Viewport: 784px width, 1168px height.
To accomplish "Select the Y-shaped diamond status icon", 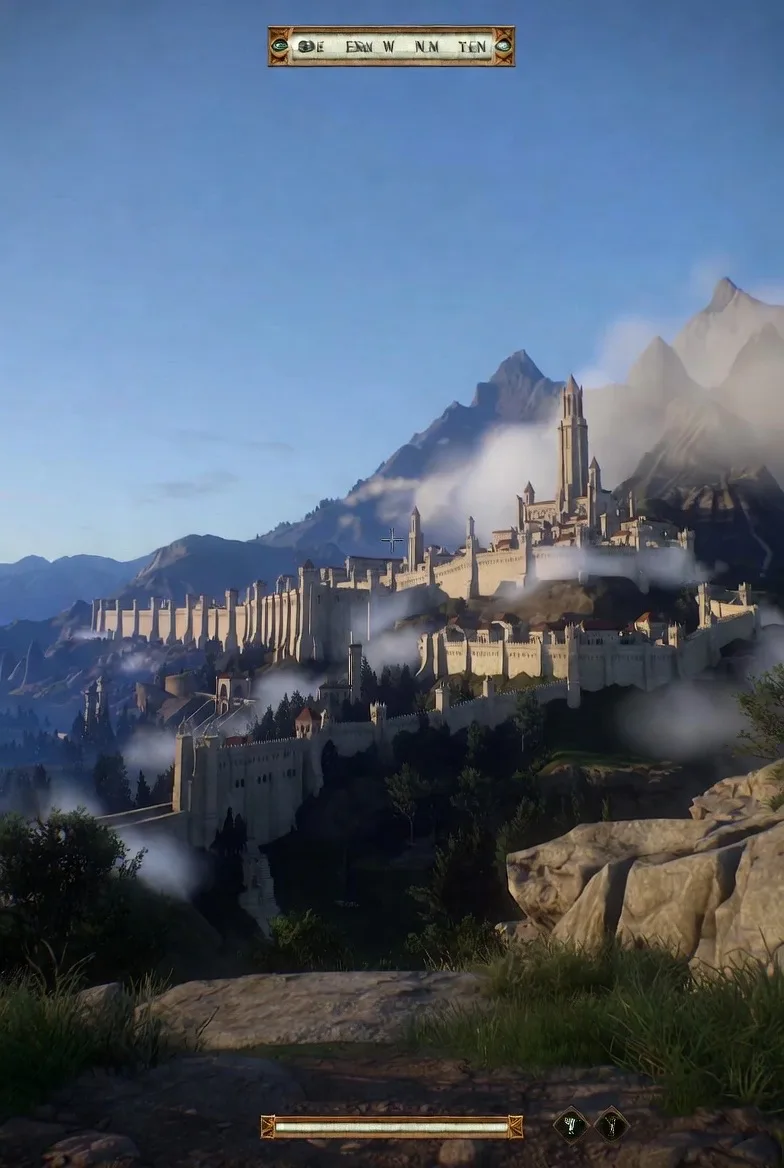I will (612, 1124).
